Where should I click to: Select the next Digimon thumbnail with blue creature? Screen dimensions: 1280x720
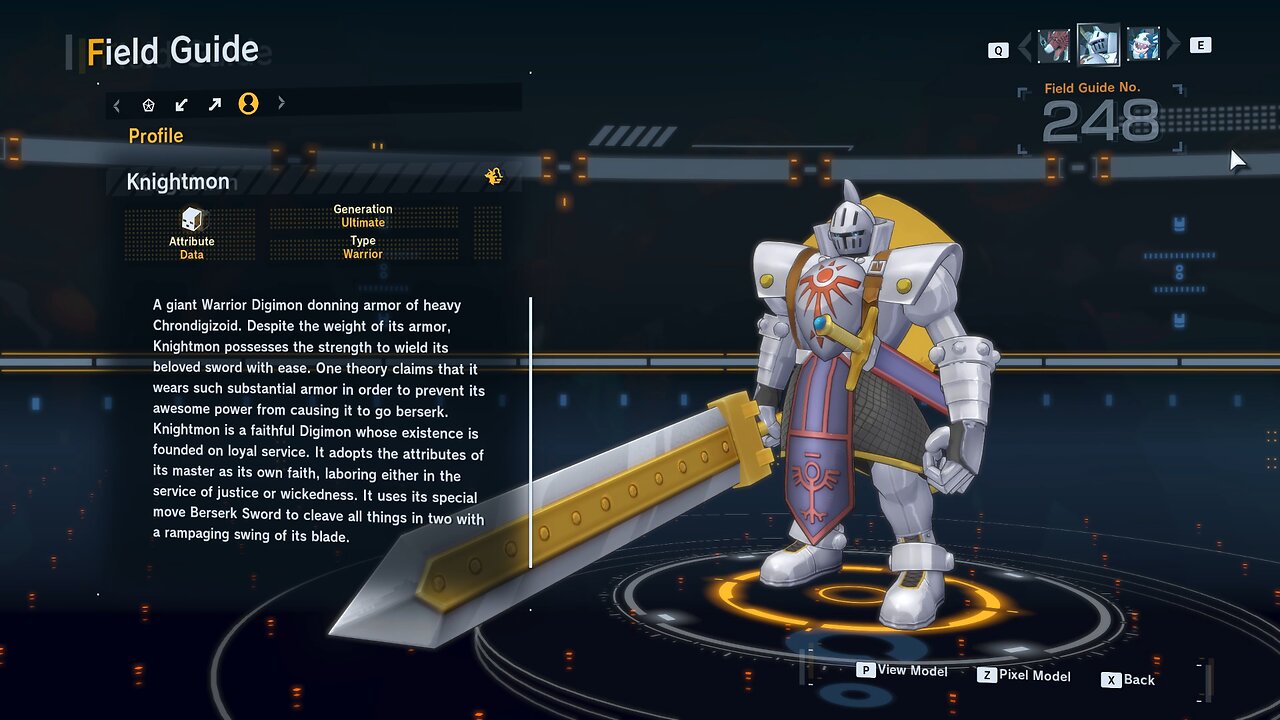[x=1143, y=45]
